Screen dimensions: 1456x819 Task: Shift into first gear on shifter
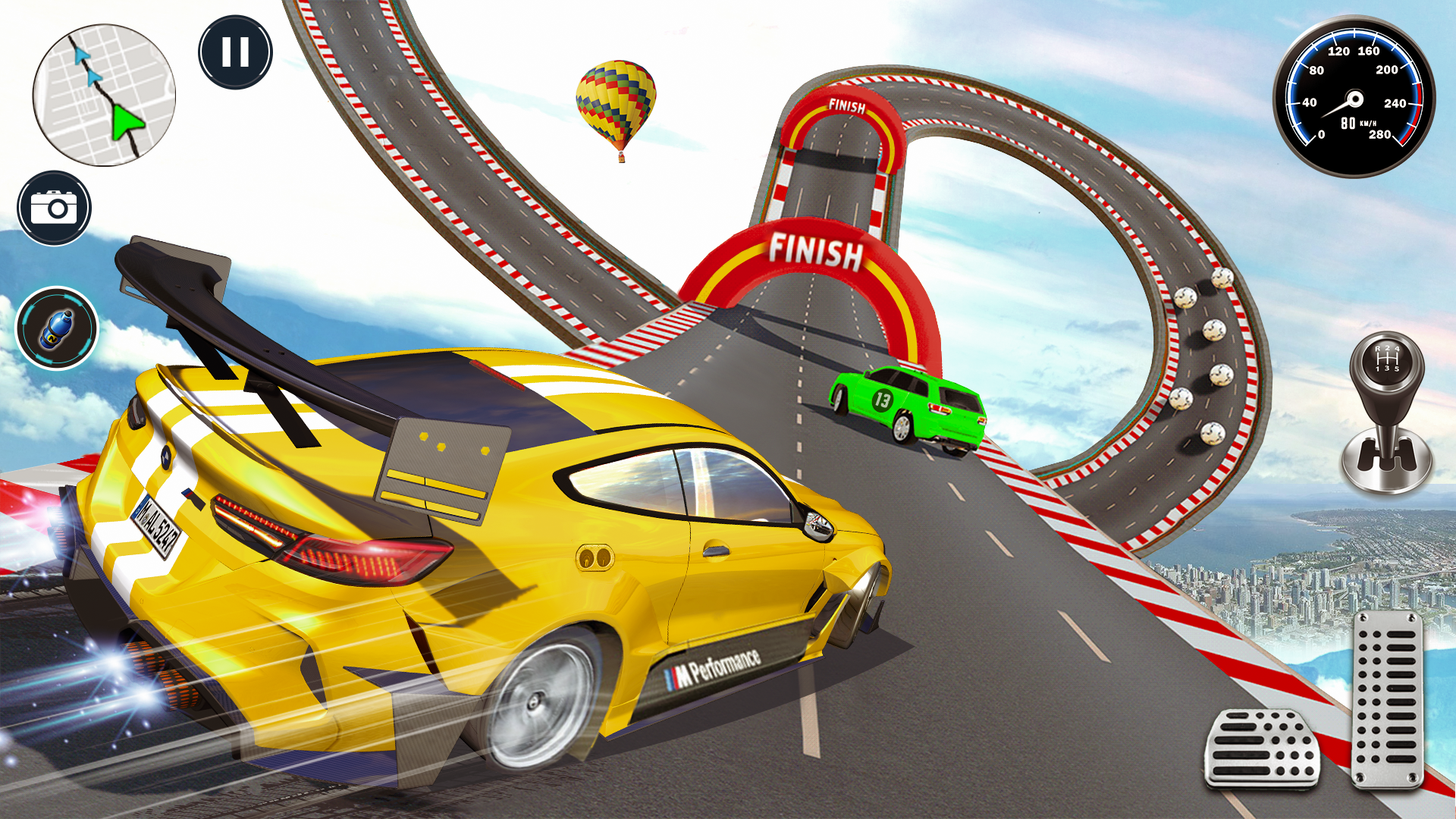pos(1377,368)
